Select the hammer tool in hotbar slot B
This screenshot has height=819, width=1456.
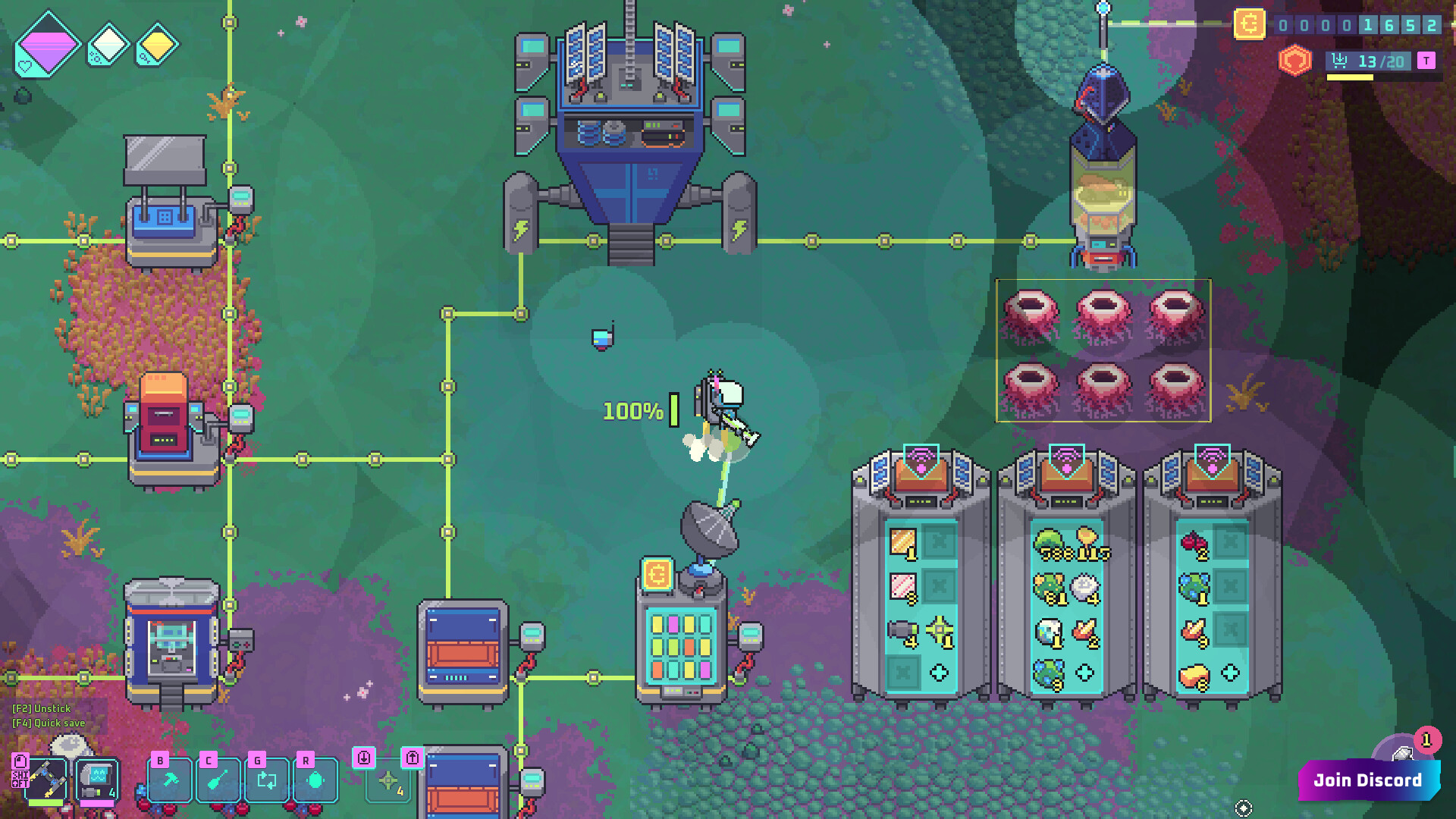click(168, 780)
